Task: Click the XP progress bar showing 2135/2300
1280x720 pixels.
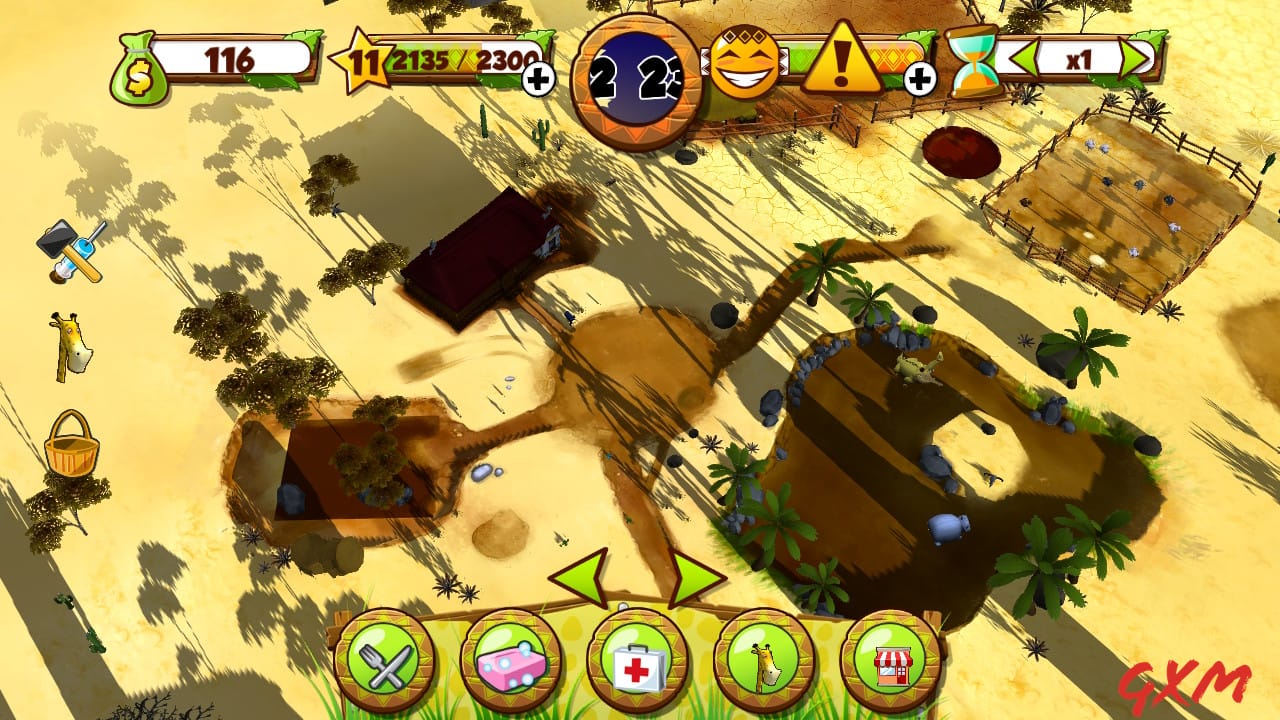Action: [458, 59]
